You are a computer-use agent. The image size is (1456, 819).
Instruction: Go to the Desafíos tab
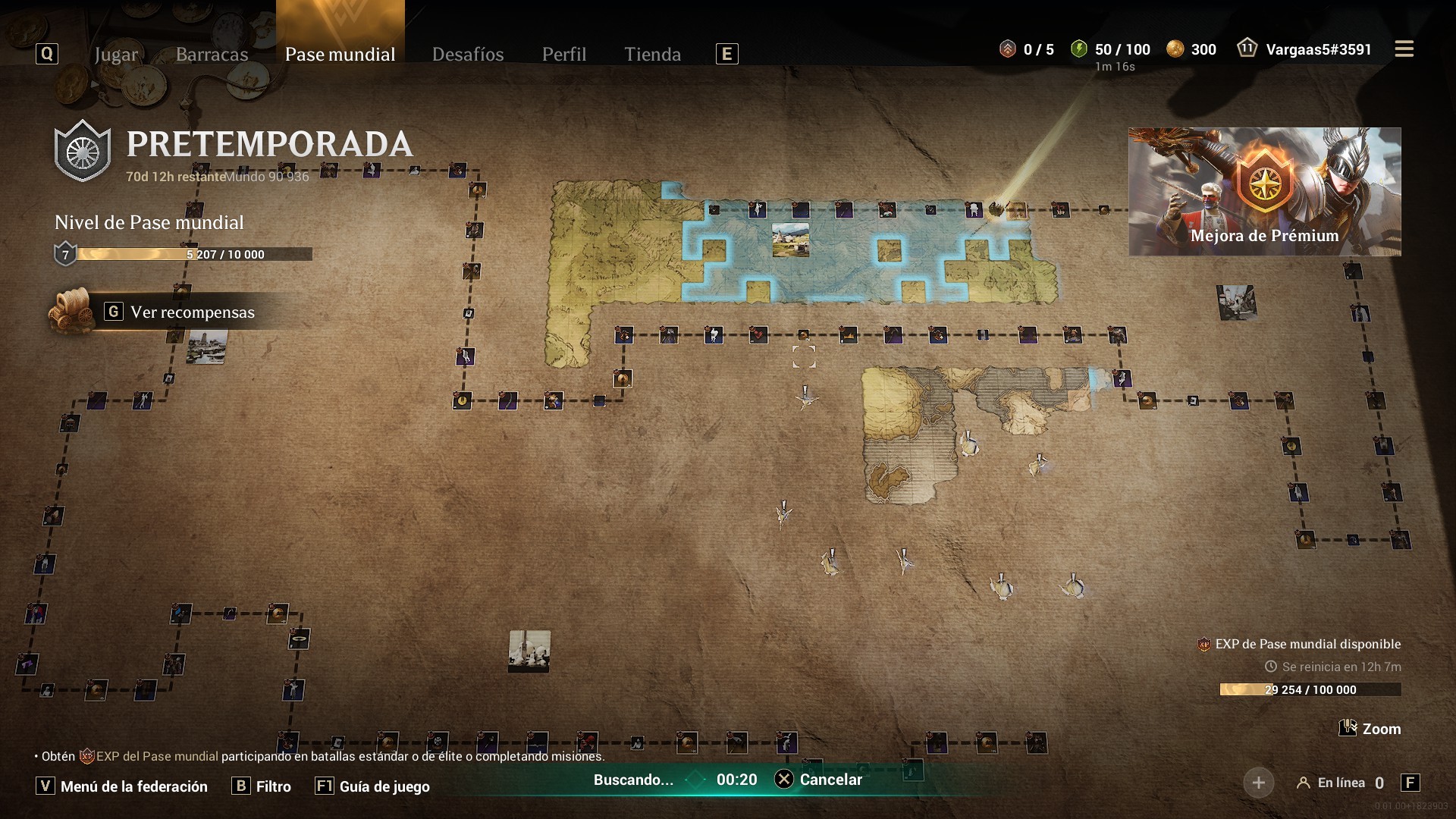[x=468, y=54]
